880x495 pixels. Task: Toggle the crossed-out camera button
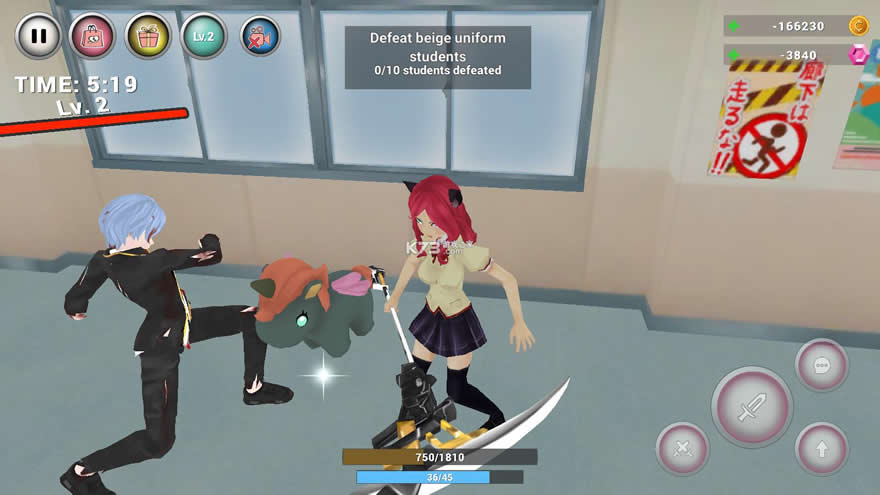point(260,36)
